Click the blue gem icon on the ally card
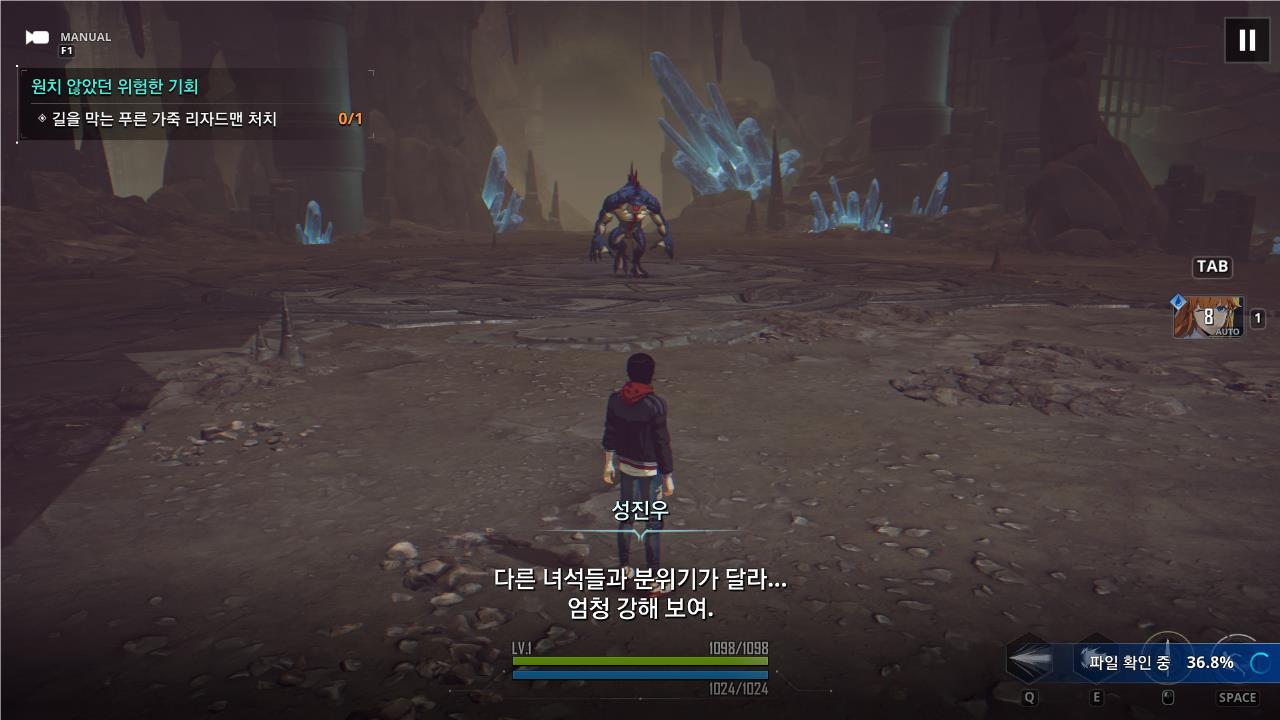The height and width of the screenshot is (720, 1280). click(x=1178, y=299)
